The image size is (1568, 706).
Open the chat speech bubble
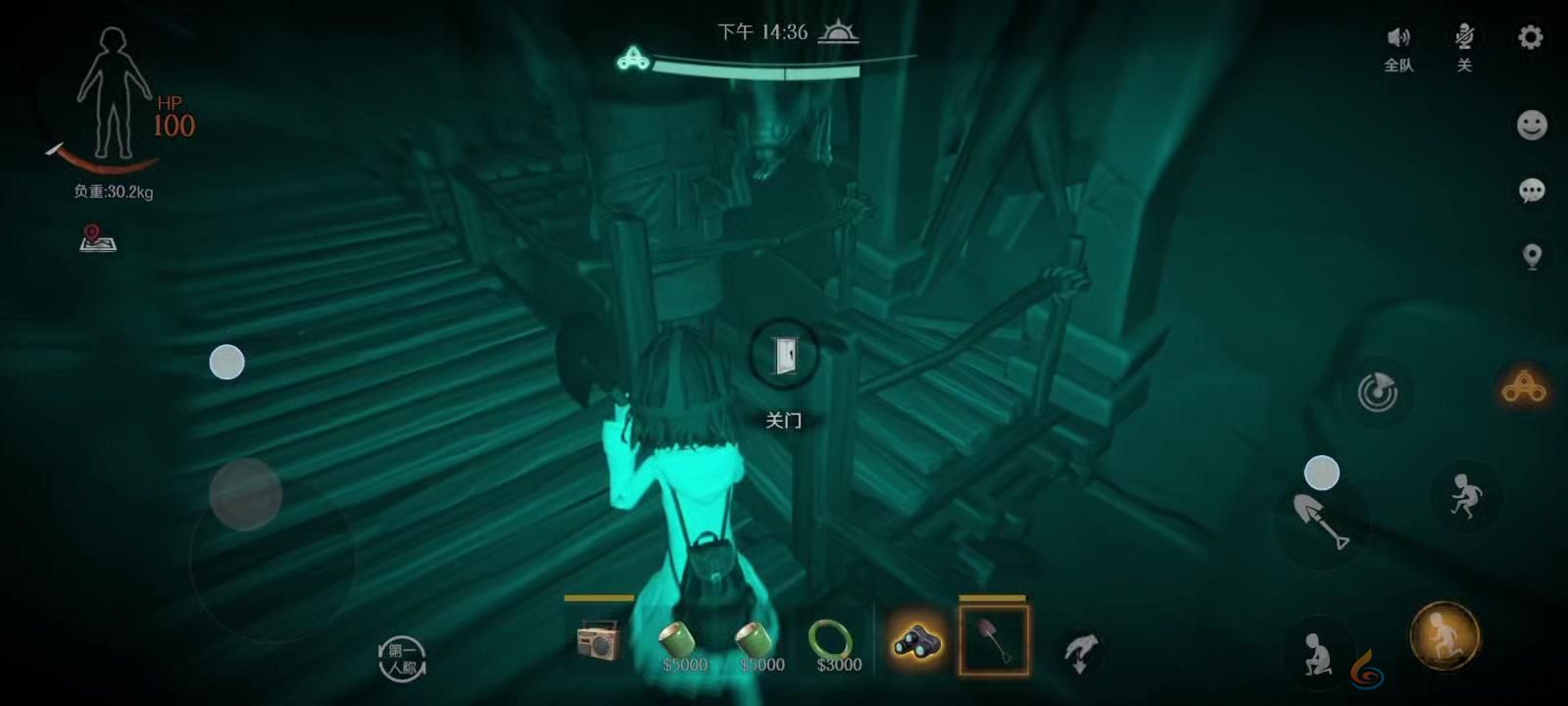[1532, 190]
